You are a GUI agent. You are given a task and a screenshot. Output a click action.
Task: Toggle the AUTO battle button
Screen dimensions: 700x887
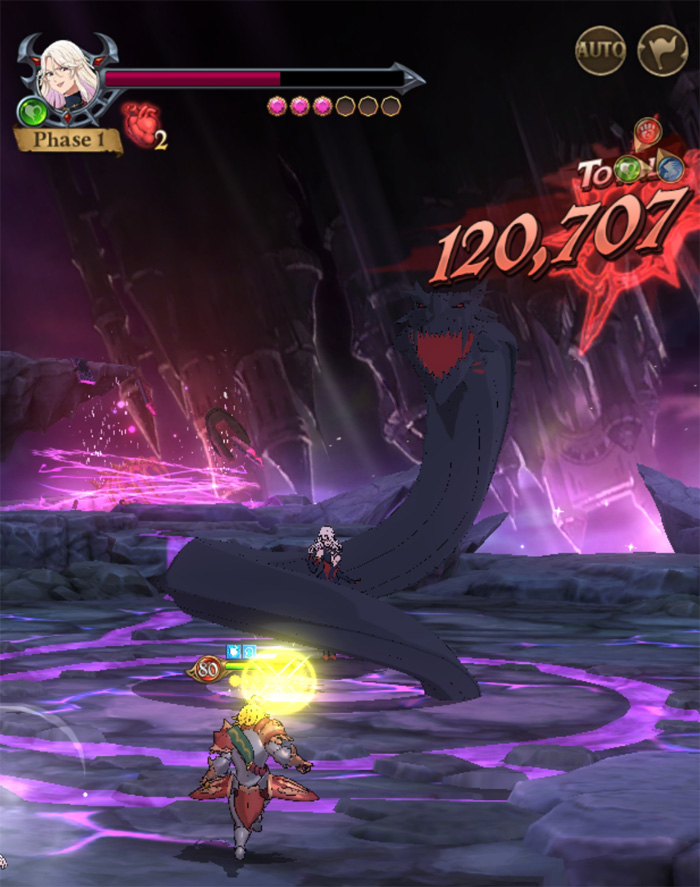(x=600, y=50)
